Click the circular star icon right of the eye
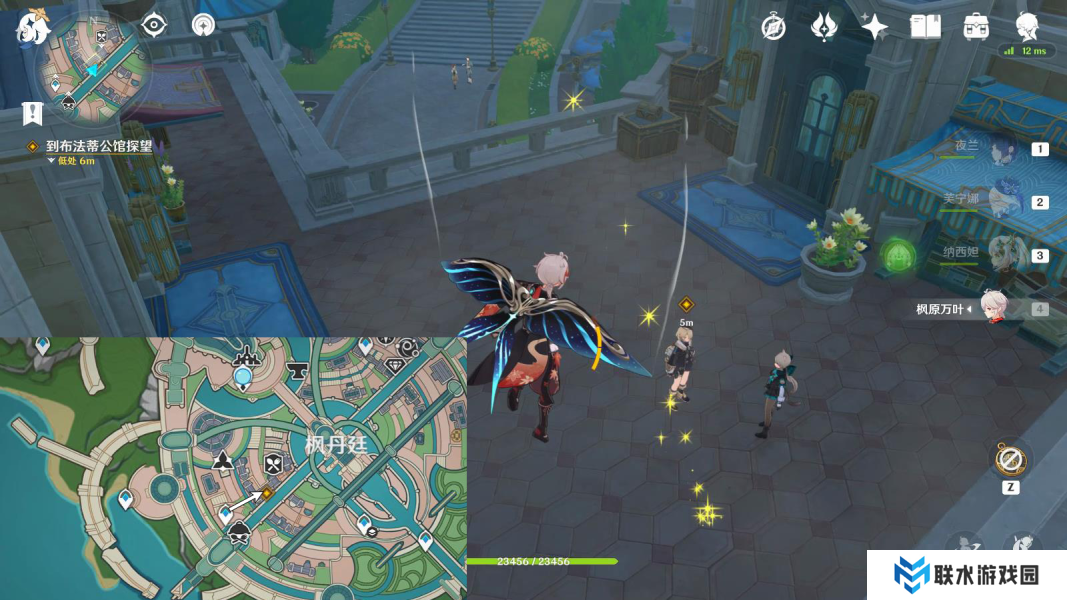Viewport: 1067px width, 600px height. (x=204, y=25)
